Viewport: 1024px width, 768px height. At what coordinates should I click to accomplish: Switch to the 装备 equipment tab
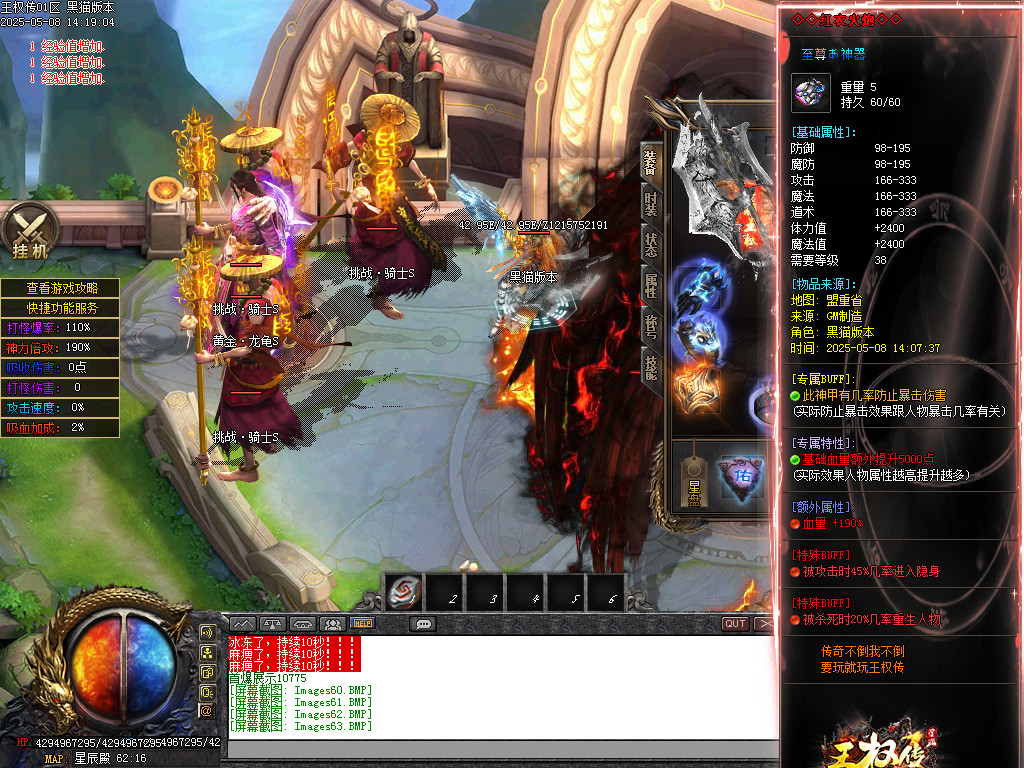click(650, 160)
